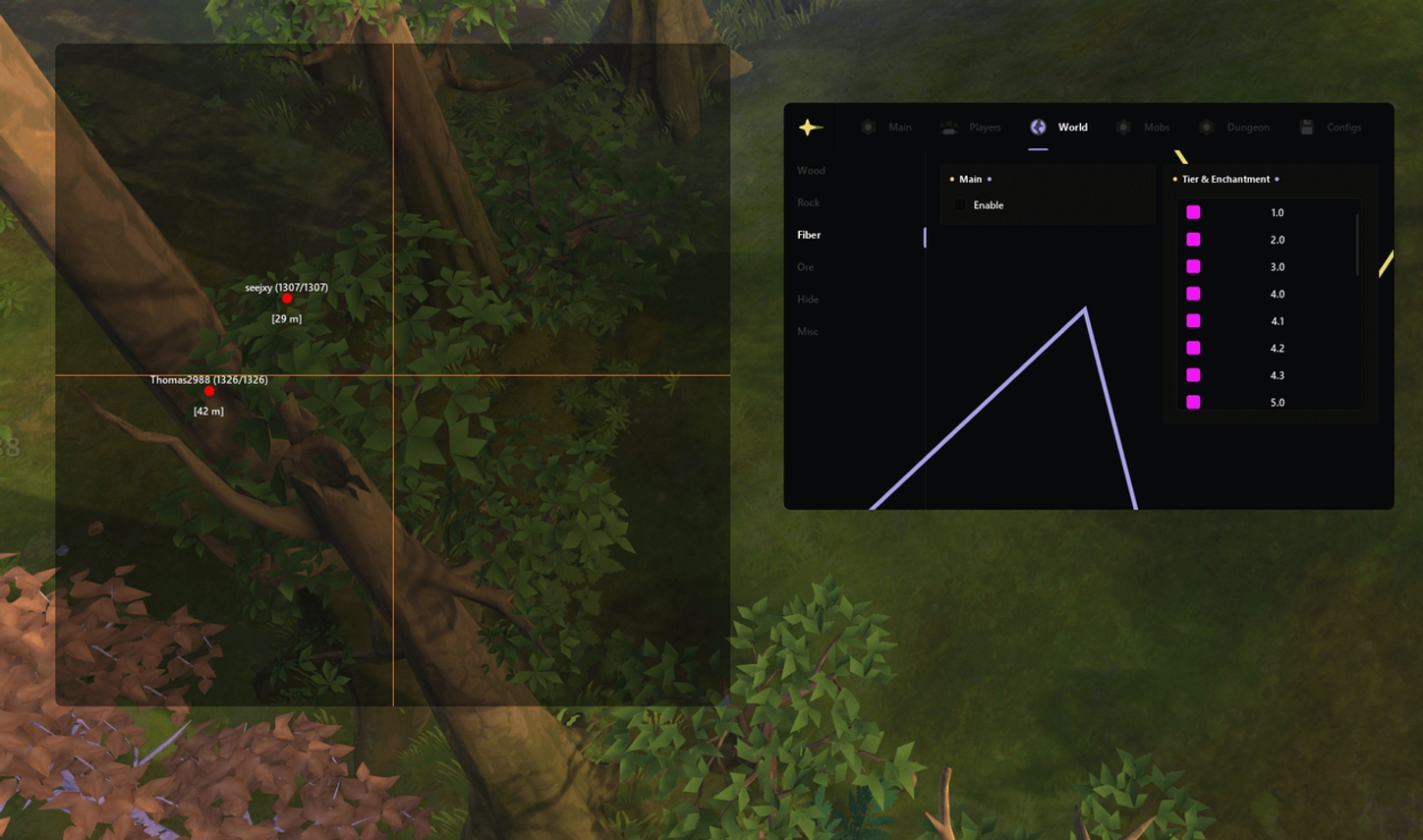Switch to the Rock category

(x=807, y=202)
